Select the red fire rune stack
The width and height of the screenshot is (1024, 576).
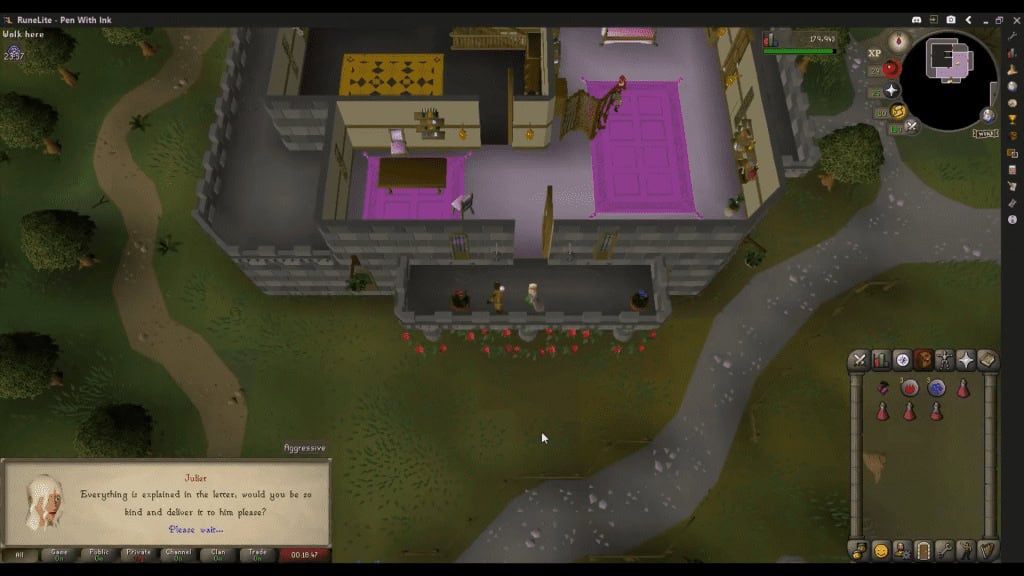pos(909,388)
